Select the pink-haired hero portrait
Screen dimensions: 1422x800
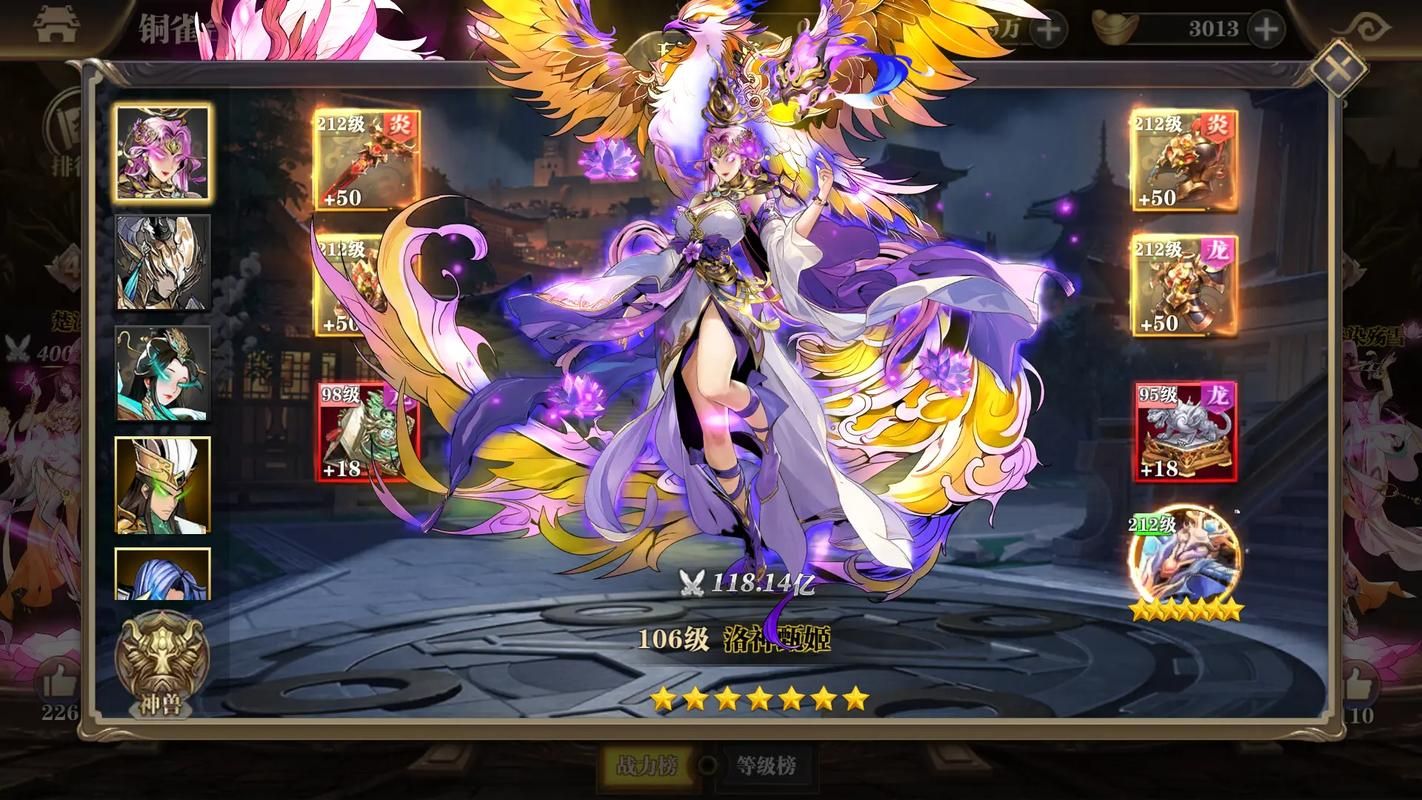(162, 153)
